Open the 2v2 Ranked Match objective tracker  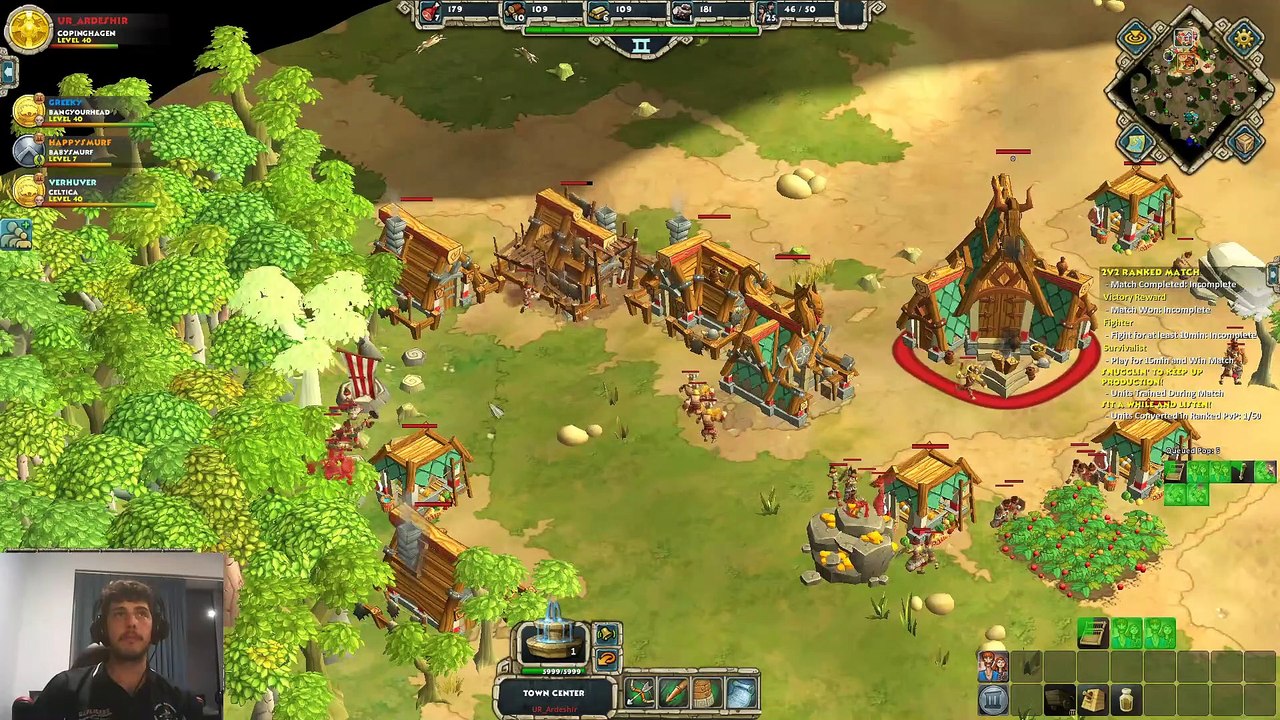click(1150, 272)
